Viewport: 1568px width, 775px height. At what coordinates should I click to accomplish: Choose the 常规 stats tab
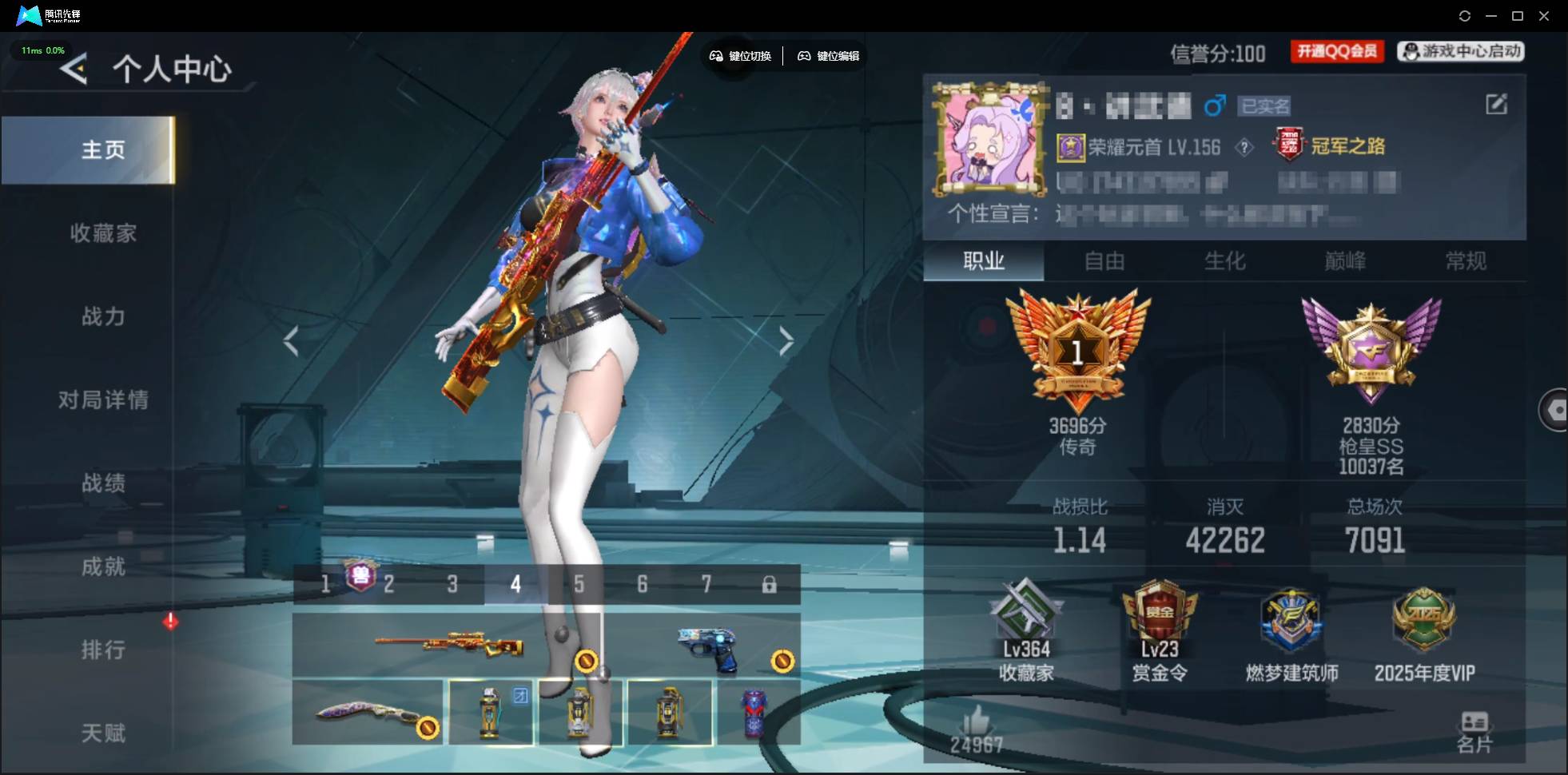pyautogui.click(x=1466, y=261)
